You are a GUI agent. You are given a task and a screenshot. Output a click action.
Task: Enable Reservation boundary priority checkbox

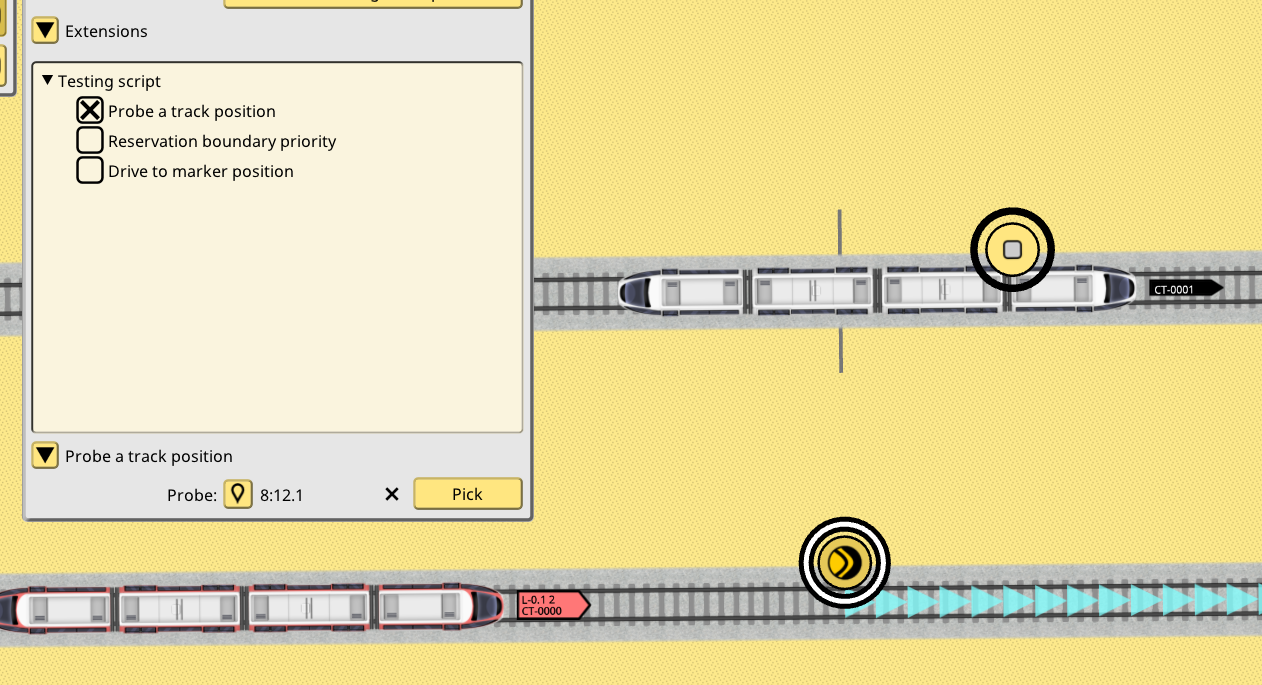90,141
